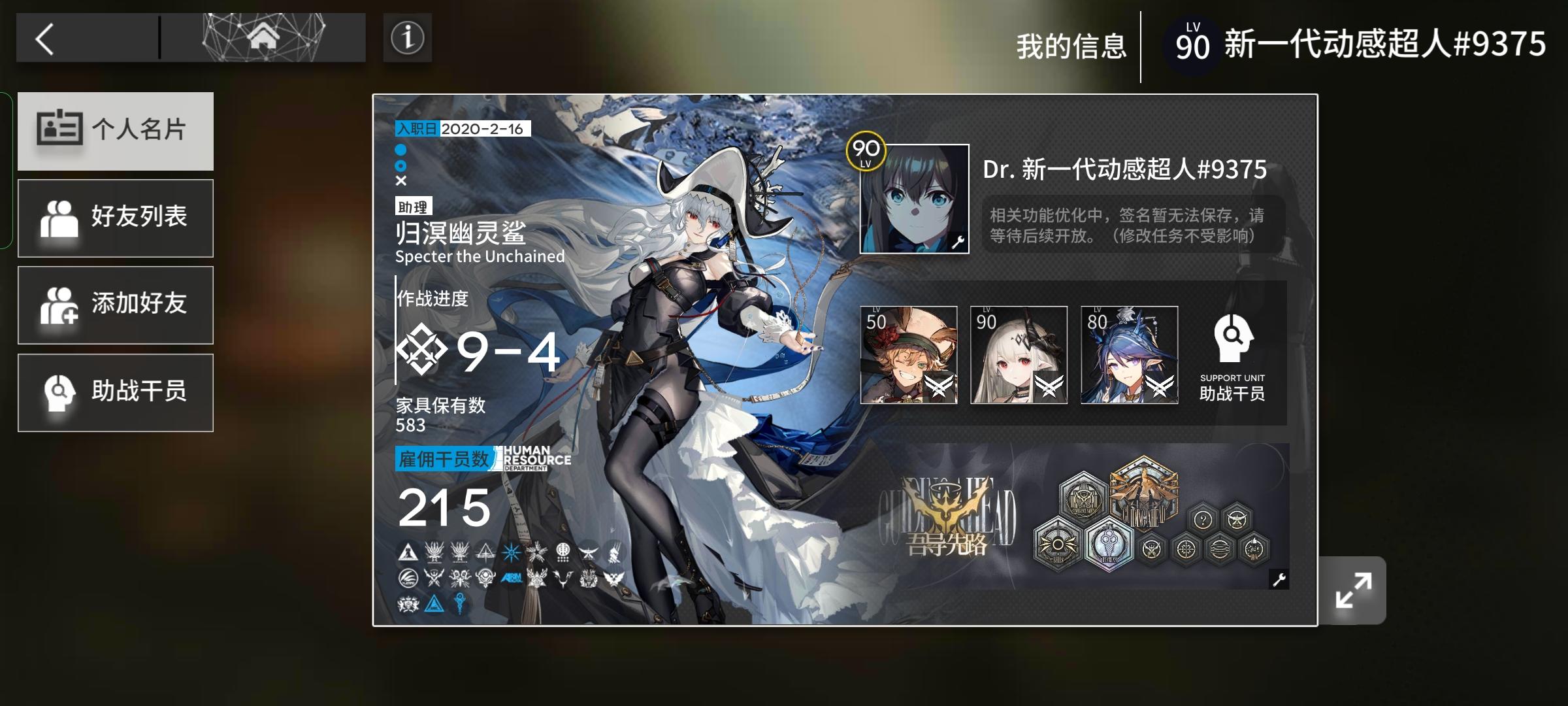This screenshot has height=706, width=1568.
Task: Open the 助战干员 sidebar entry
Action: (116, 392)
